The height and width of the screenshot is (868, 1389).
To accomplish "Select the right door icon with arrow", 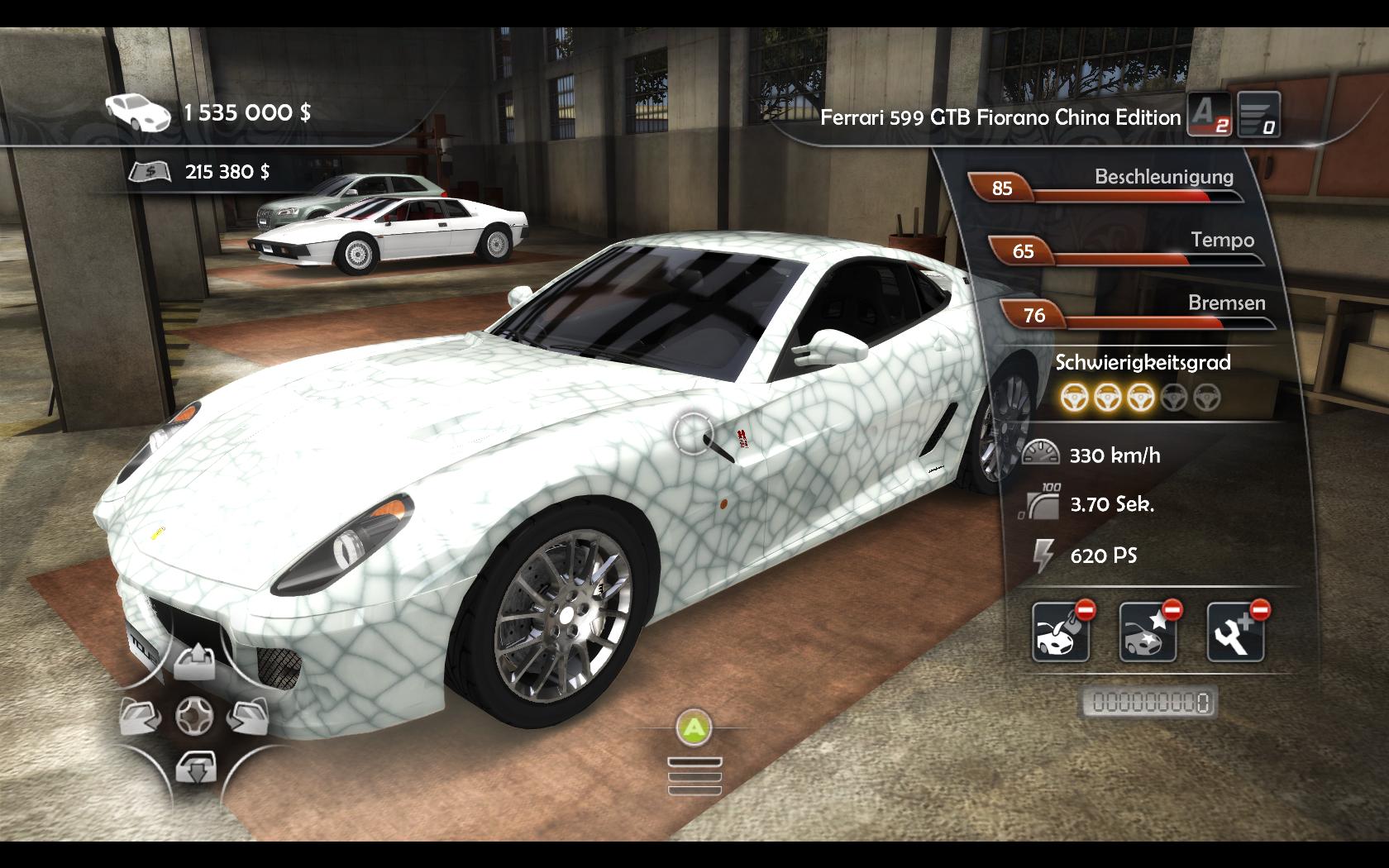I will pos(247,716).
